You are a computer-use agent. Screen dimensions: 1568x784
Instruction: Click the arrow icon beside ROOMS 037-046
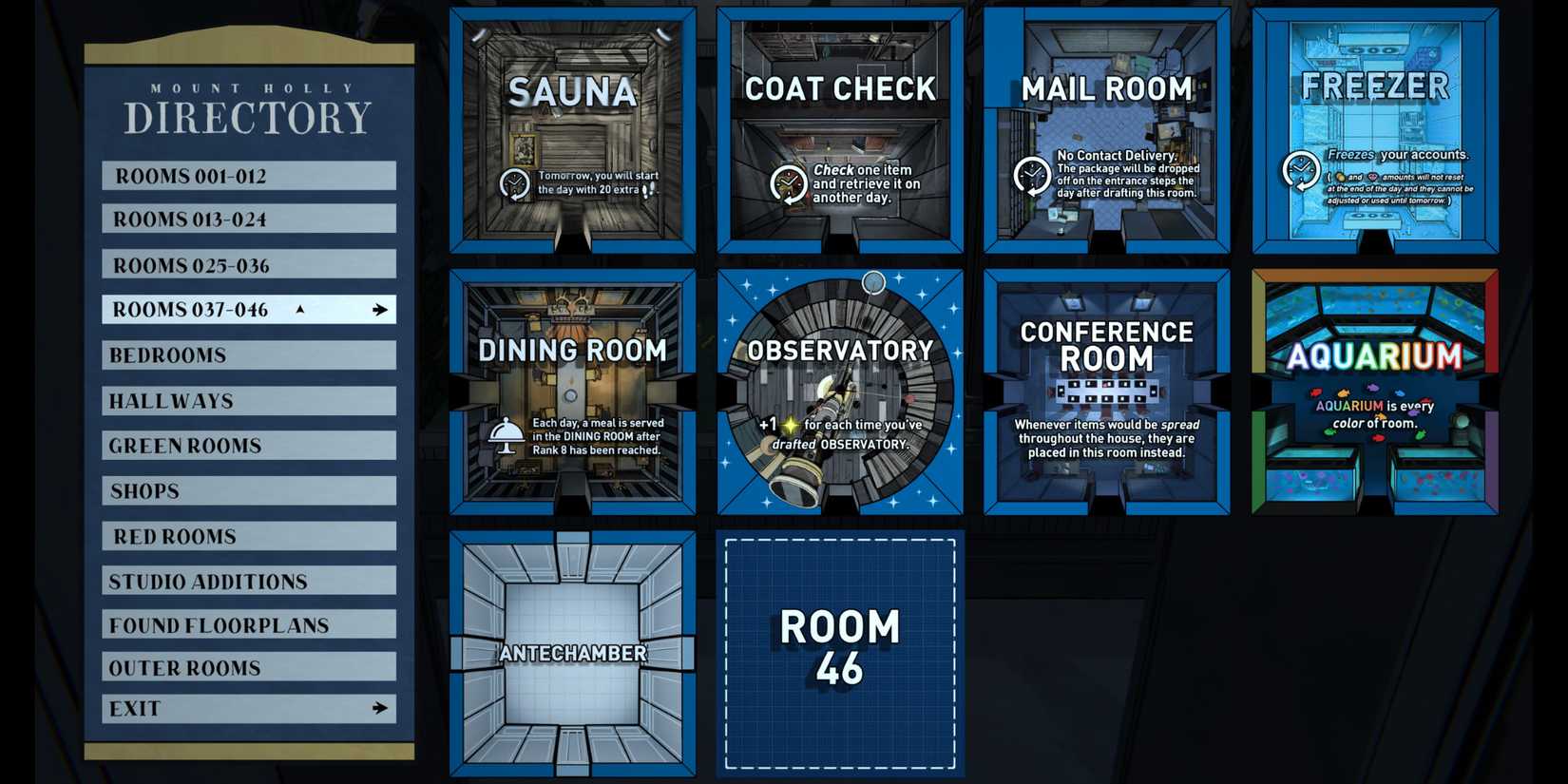point(381,309)
